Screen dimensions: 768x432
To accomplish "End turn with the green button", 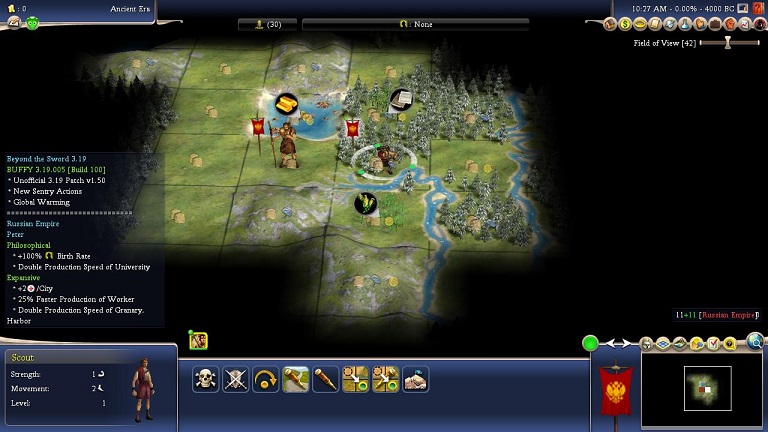I will [591, 344].
